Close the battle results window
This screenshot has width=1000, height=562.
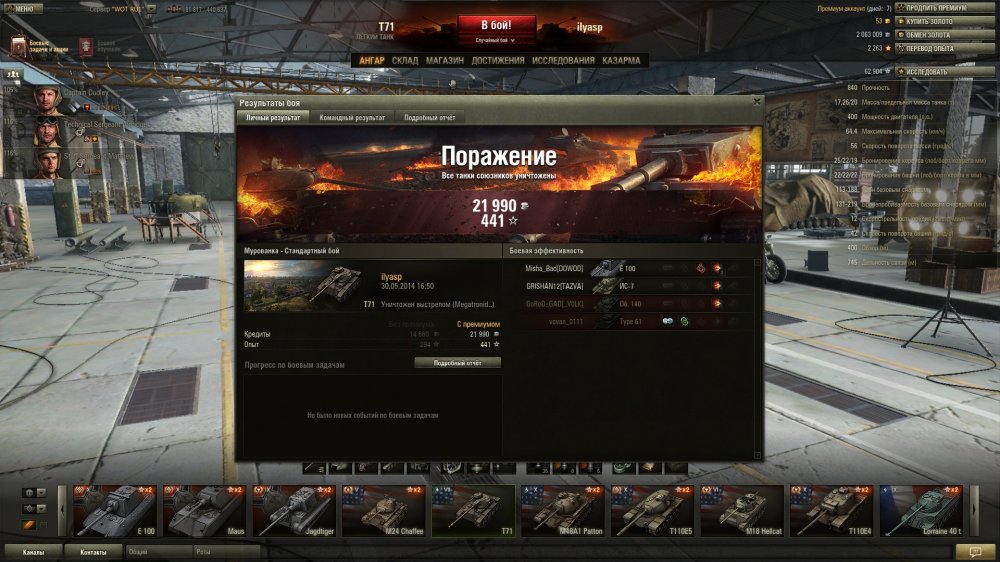756,101
